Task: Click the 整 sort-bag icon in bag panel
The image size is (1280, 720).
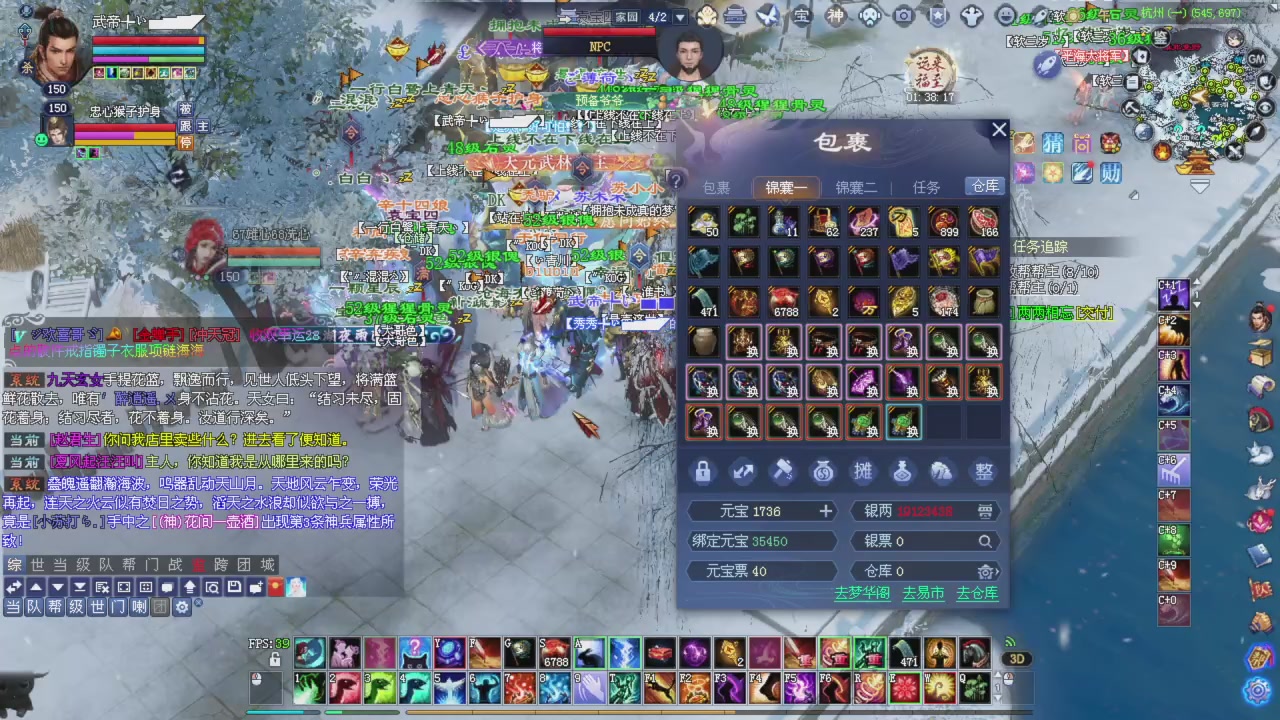Action: click(983, 470)
